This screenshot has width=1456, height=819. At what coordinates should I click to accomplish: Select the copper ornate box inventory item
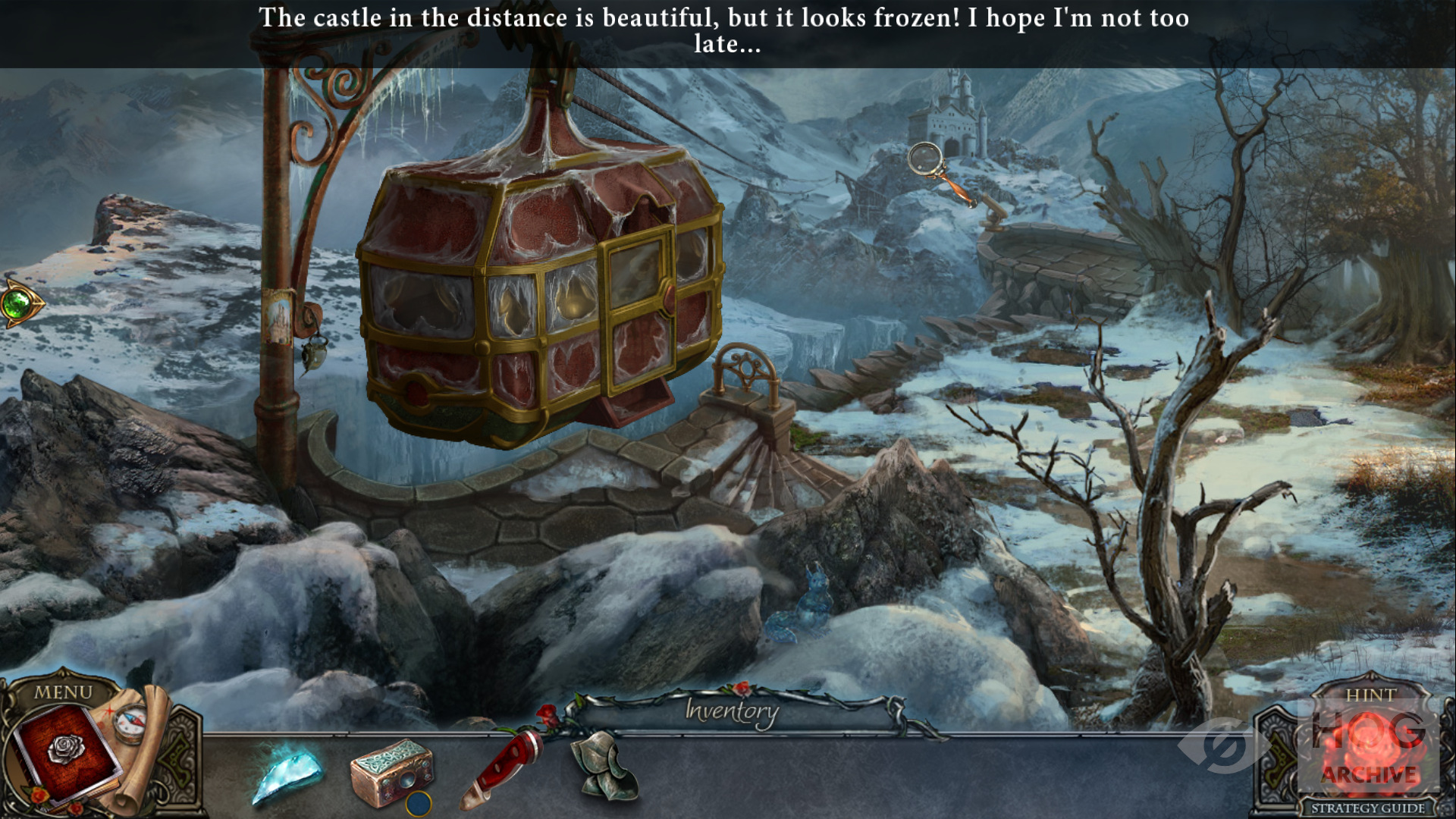[392, 773]
